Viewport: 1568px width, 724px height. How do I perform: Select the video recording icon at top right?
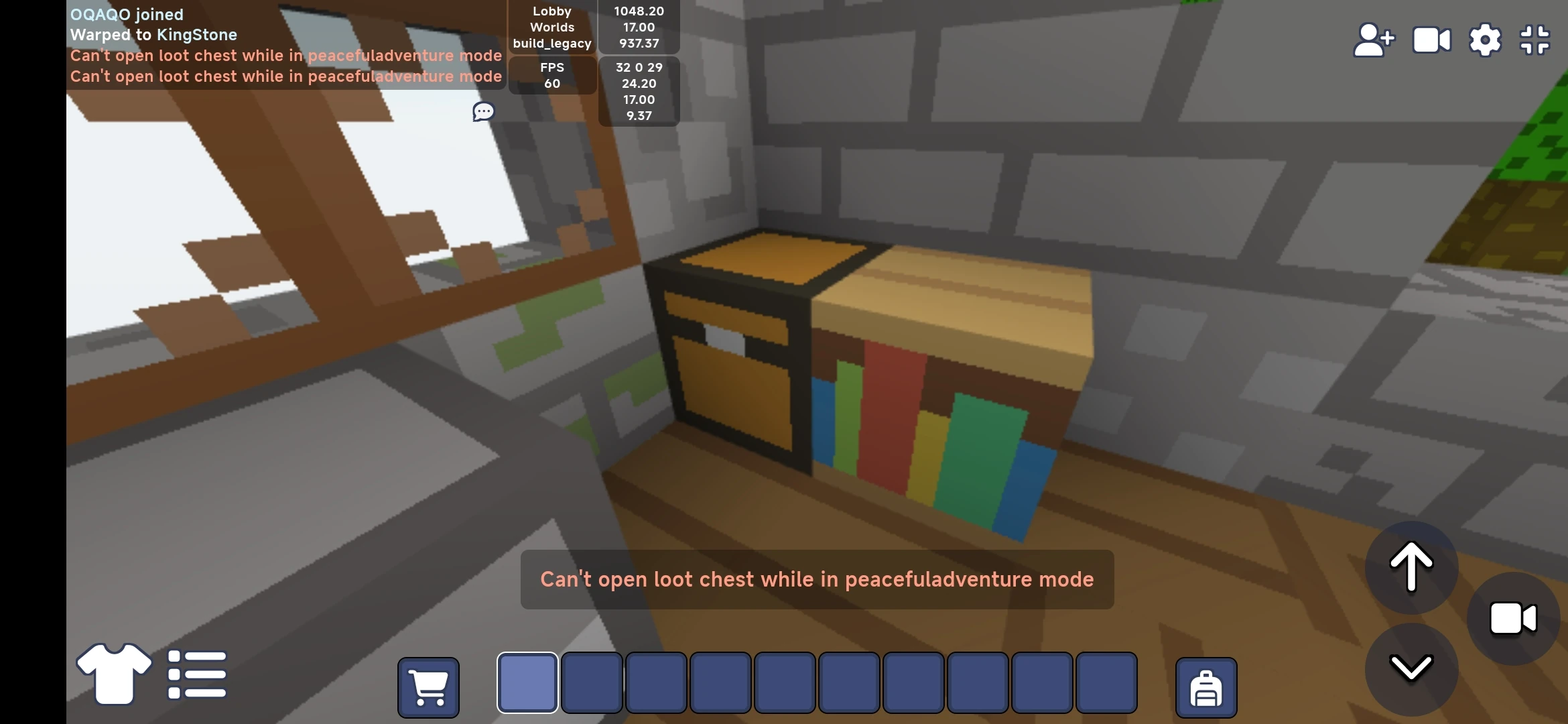[x=1431, y=40]
